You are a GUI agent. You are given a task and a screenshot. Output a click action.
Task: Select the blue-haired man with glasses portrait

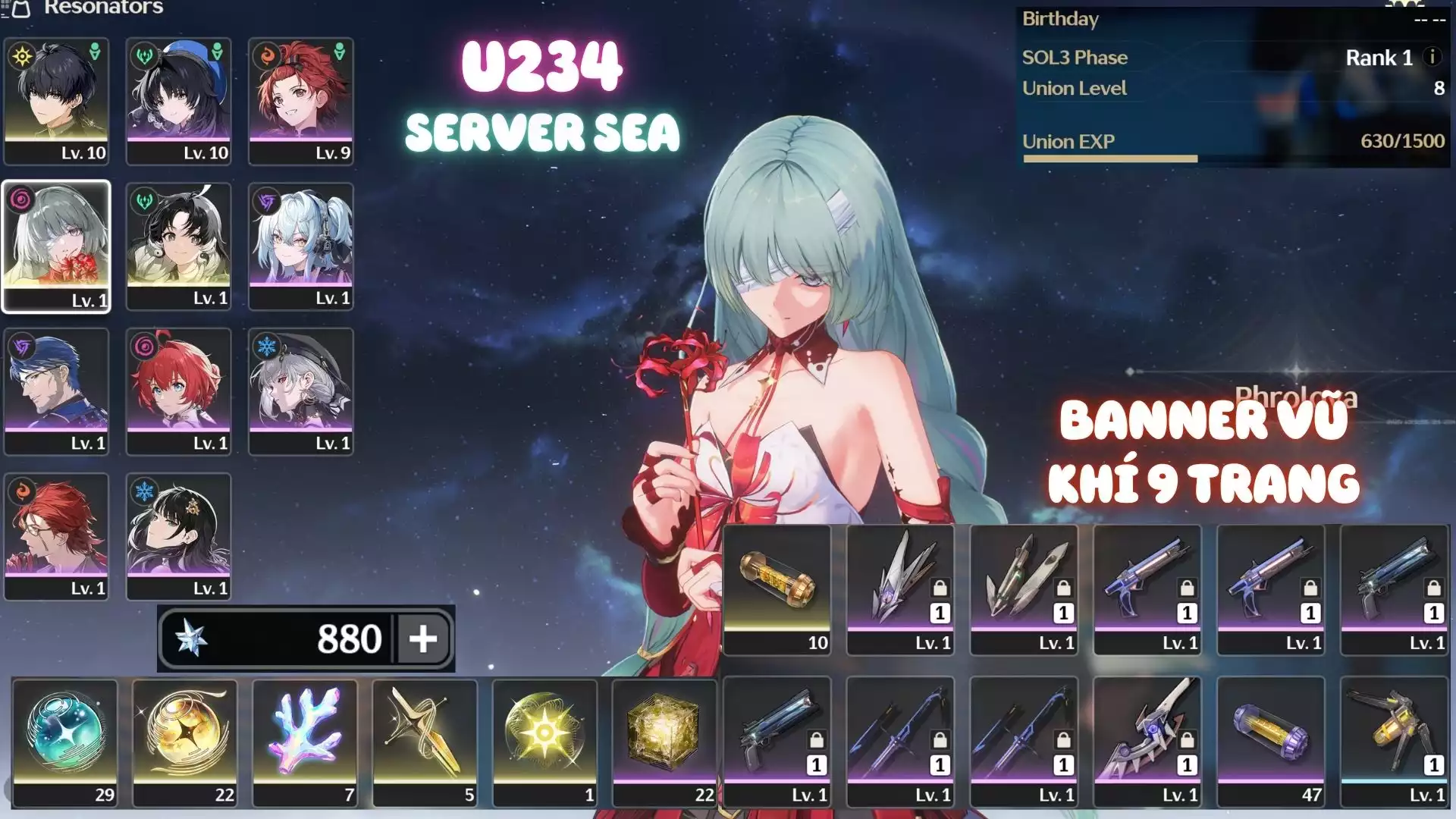click(56, 391)
